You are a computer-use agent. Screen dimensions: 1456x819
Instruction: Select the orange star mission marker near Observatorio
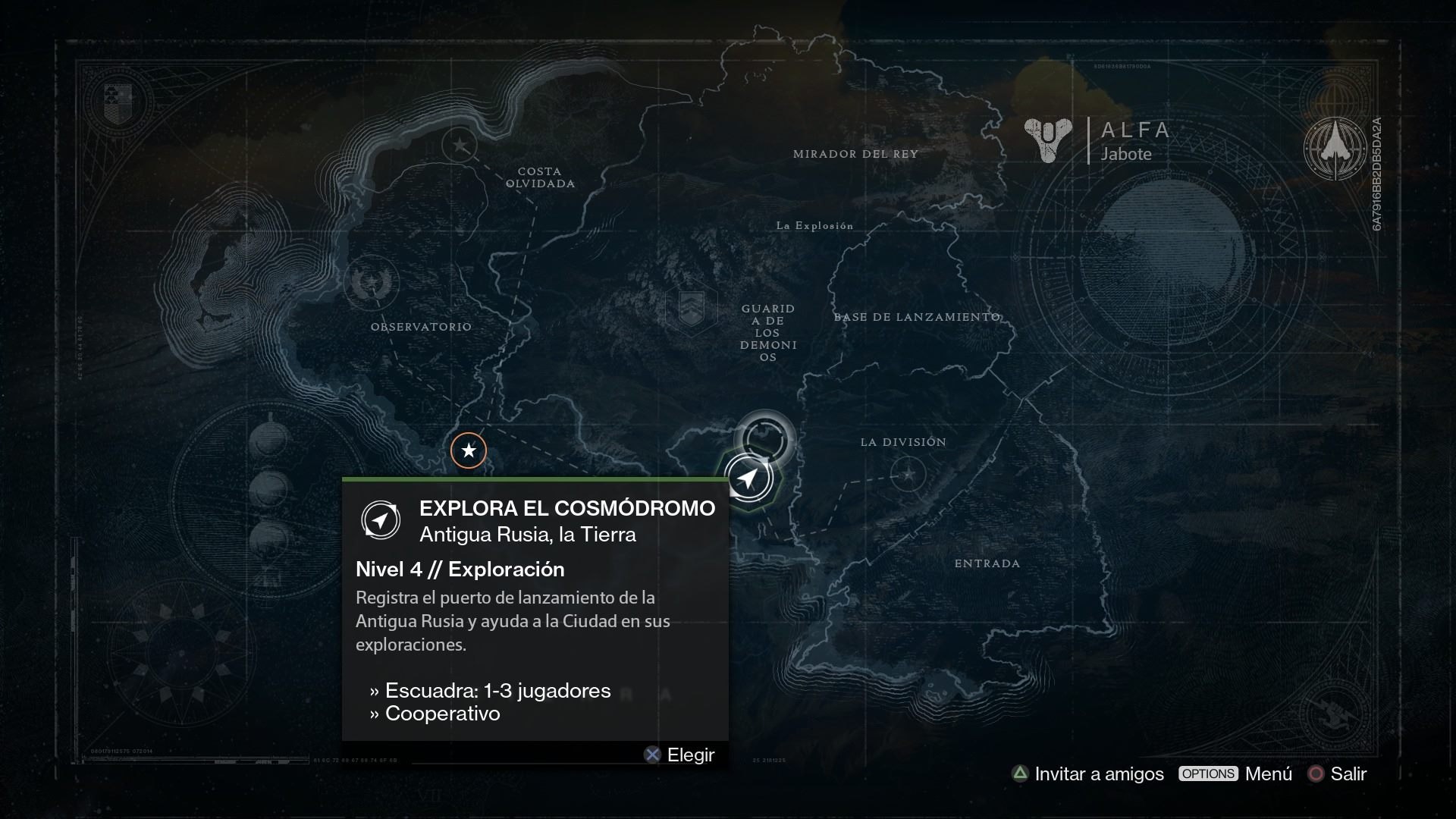click(469, 450)
